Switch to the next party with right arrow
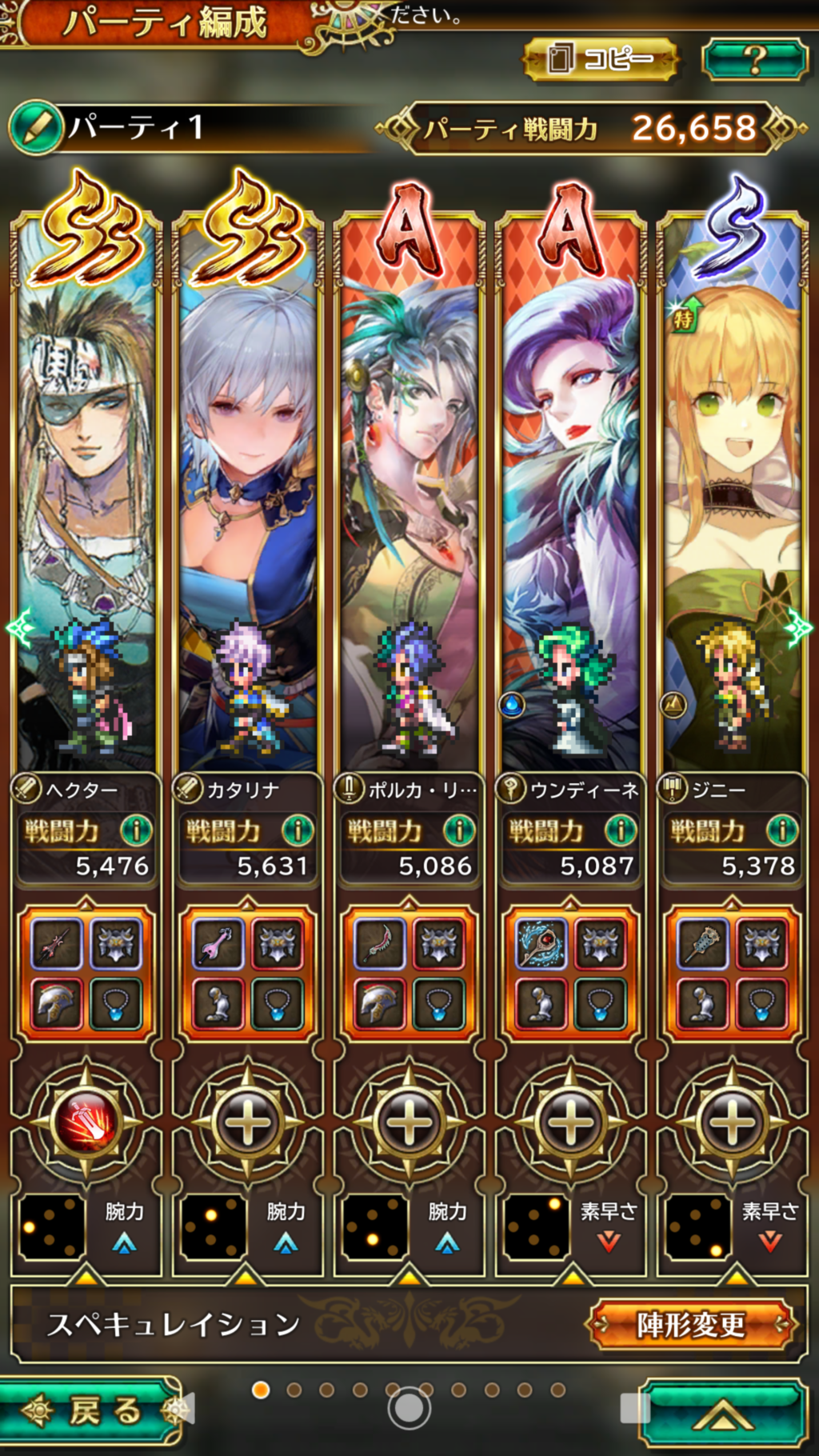819x1456 pixels. point(799,627)
